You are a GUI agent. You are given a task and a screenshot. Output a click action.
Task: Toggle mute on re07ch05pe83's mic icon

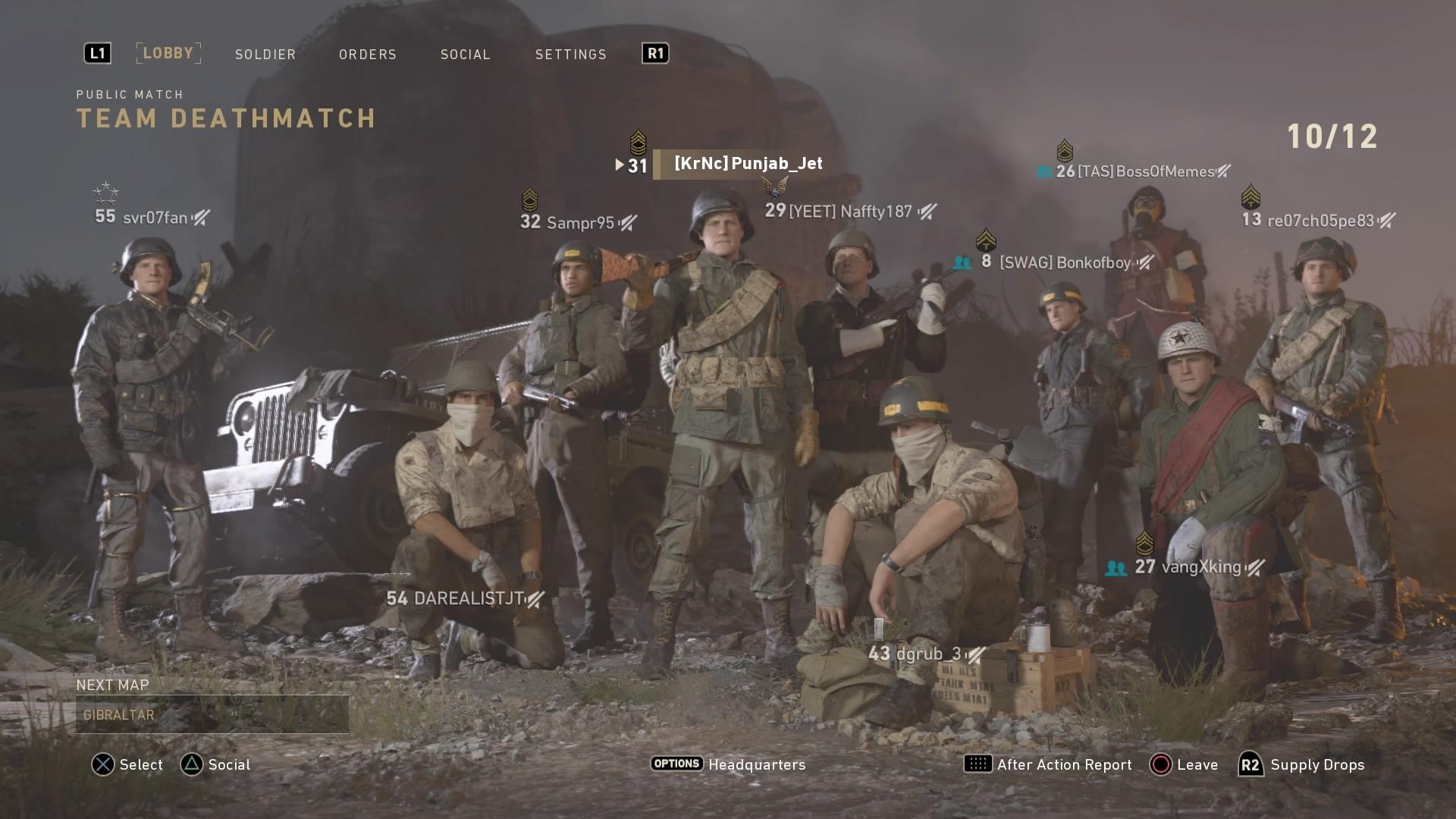[1387, 221]
